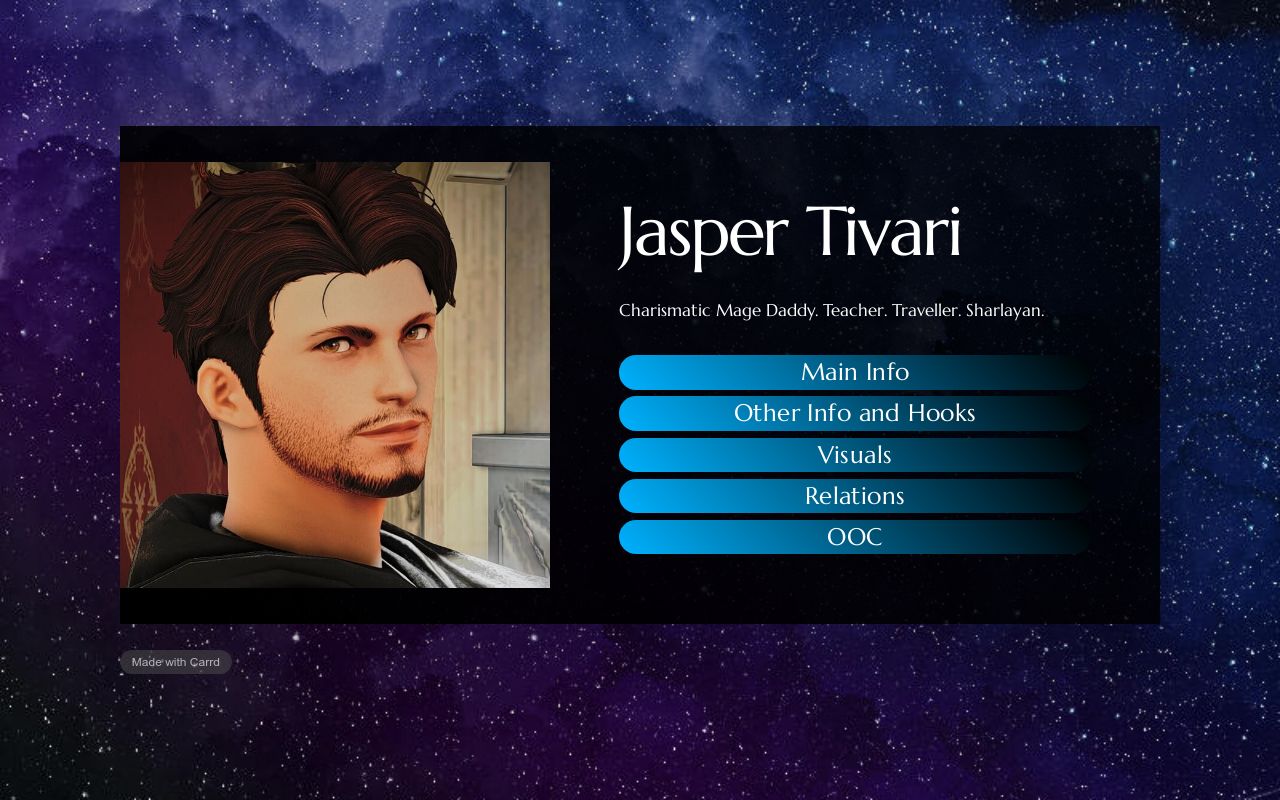The height and width of the screenshot is (800, 1280).
Task: Open the Other Info and Hooks page
Action: 855,413
